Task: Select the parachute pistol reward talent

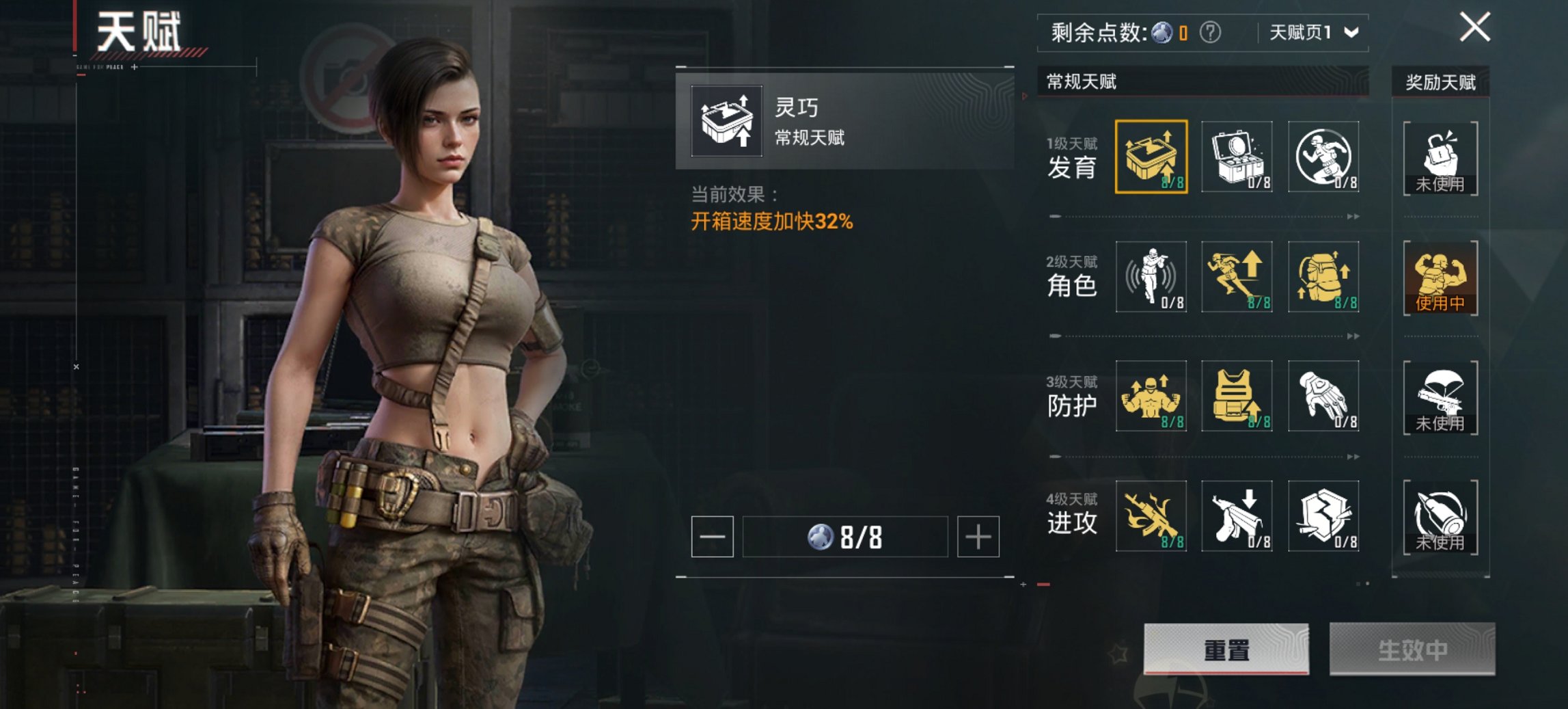Action: 1440,397
